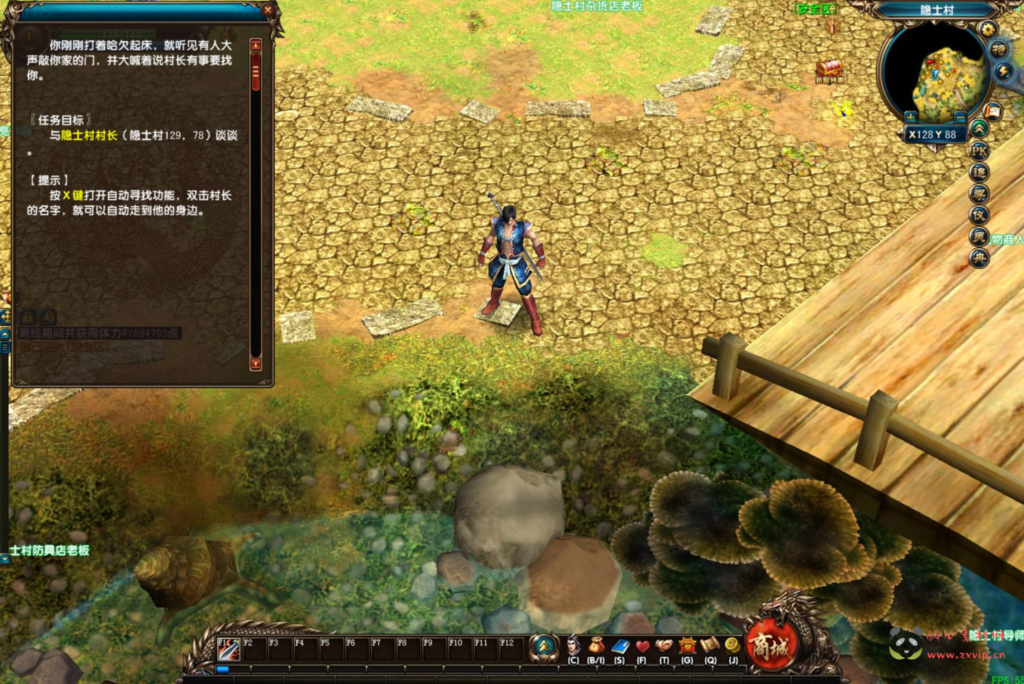Open the character sheet (C) icon
Viewport: 1024px width, 684px height.
coord(573,646)
